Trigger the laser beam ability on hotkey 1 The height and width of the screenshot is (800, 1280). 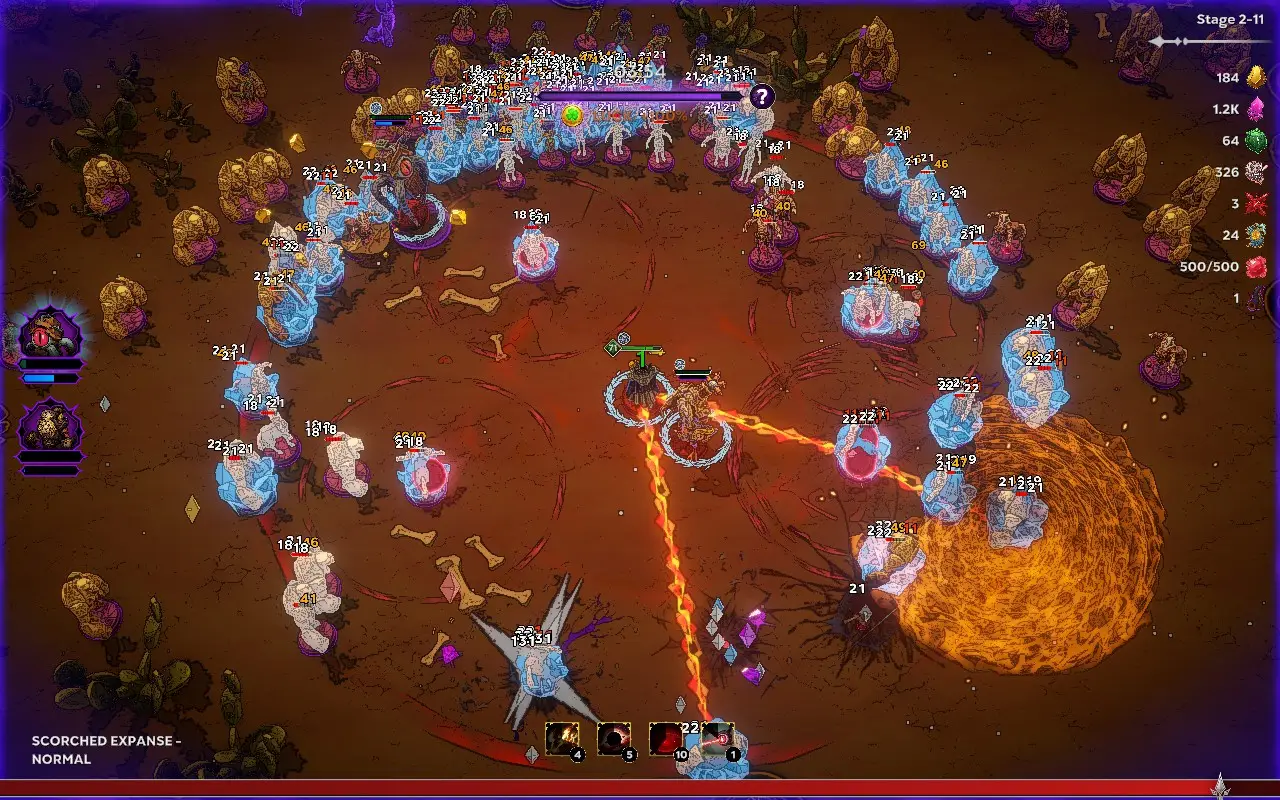coord(719,738)
